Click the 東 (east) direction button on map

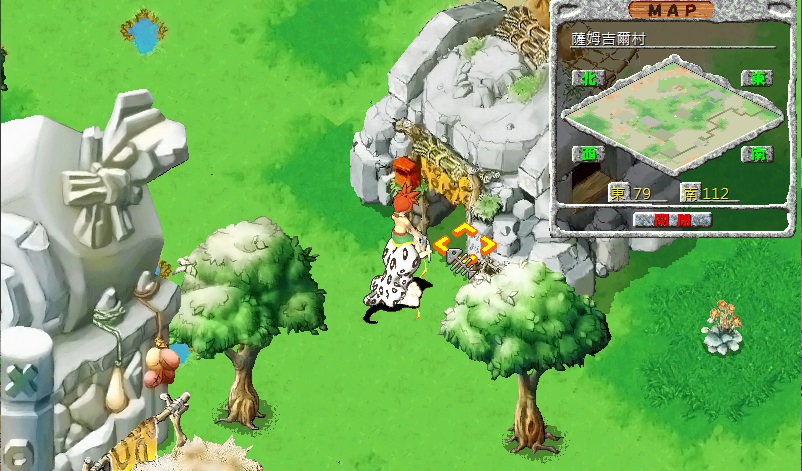point(753,78)
